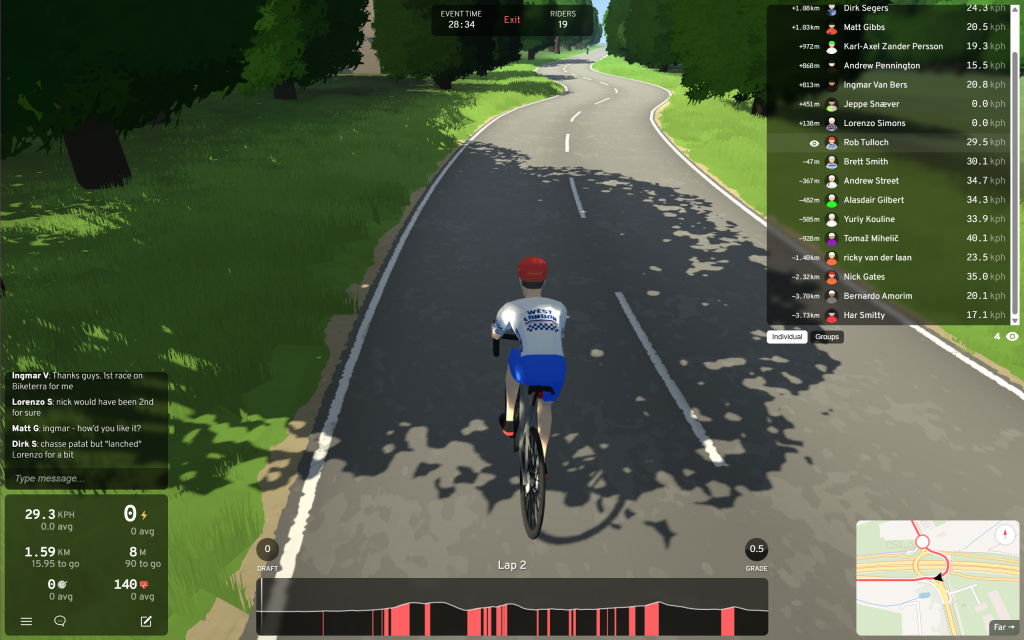The height and width of the screenshot is (640, 1024).
Task: Switch rider list to Groups view
Action: coord(827,337)
